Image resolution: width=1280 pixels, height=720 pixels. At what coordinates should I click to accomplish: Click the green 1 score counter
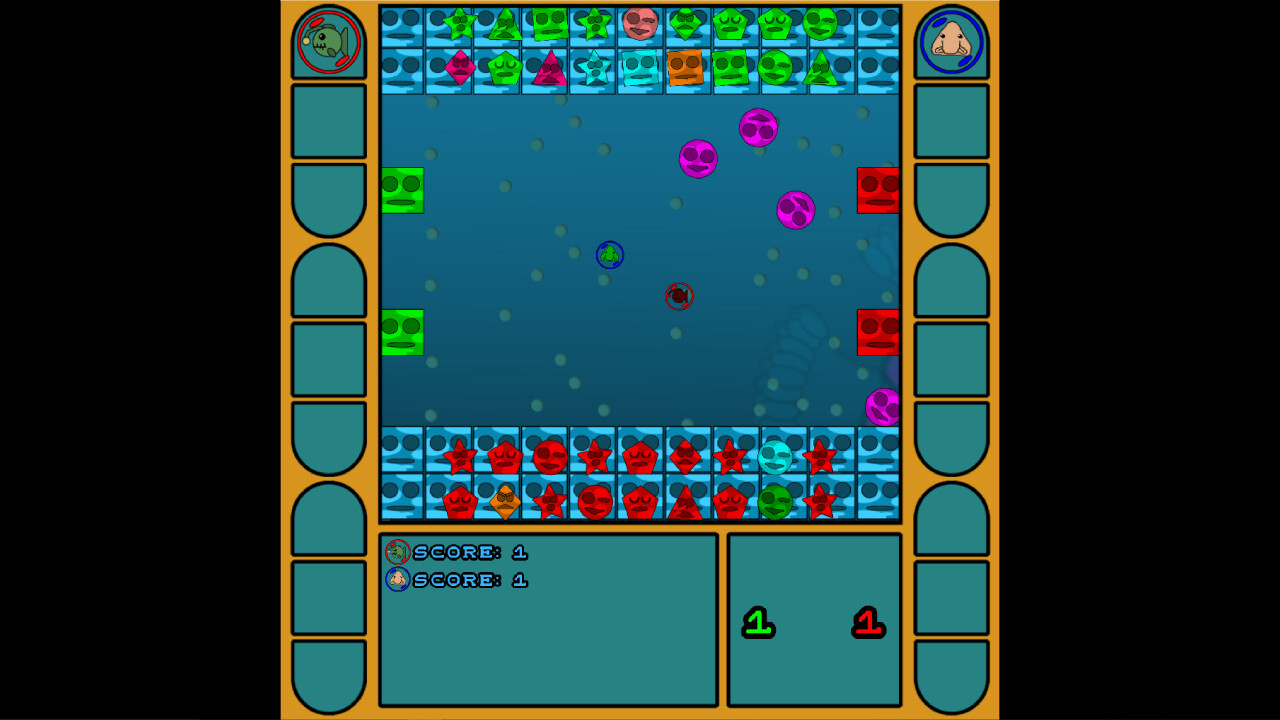click(757, 620)
